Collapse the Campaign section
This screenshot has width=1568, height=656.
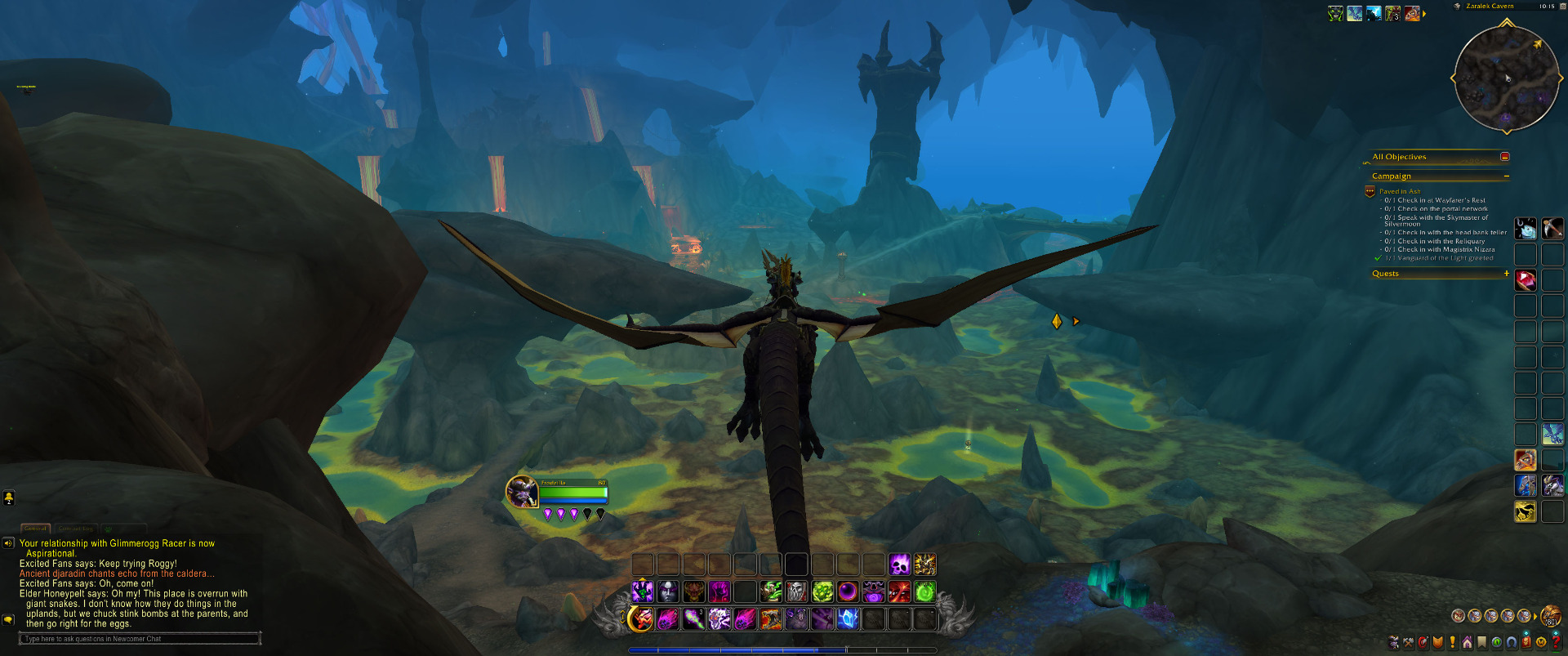tap(1506, 176)
